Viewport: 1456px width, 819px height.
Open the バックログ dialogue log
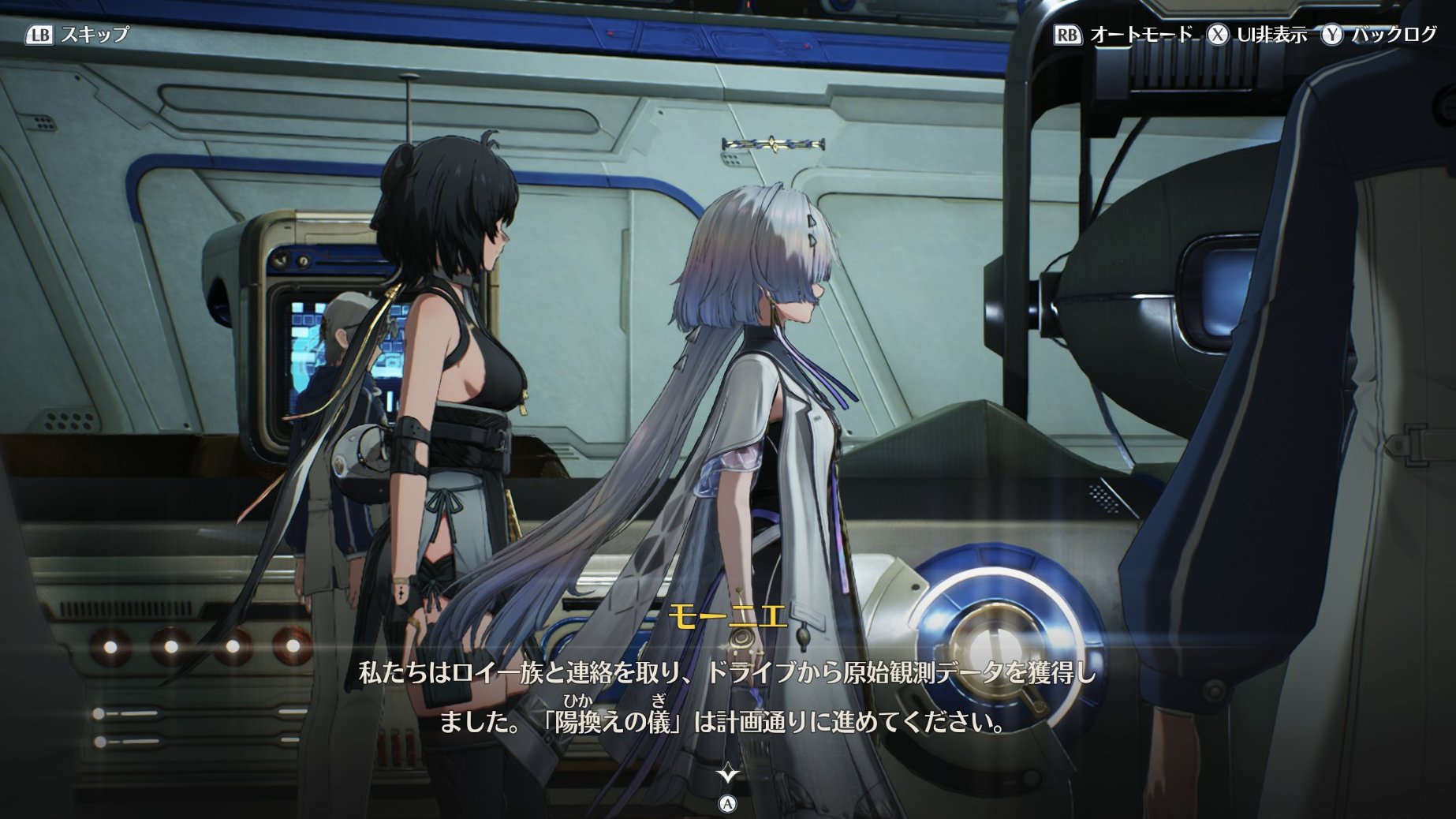(1380, 35)
